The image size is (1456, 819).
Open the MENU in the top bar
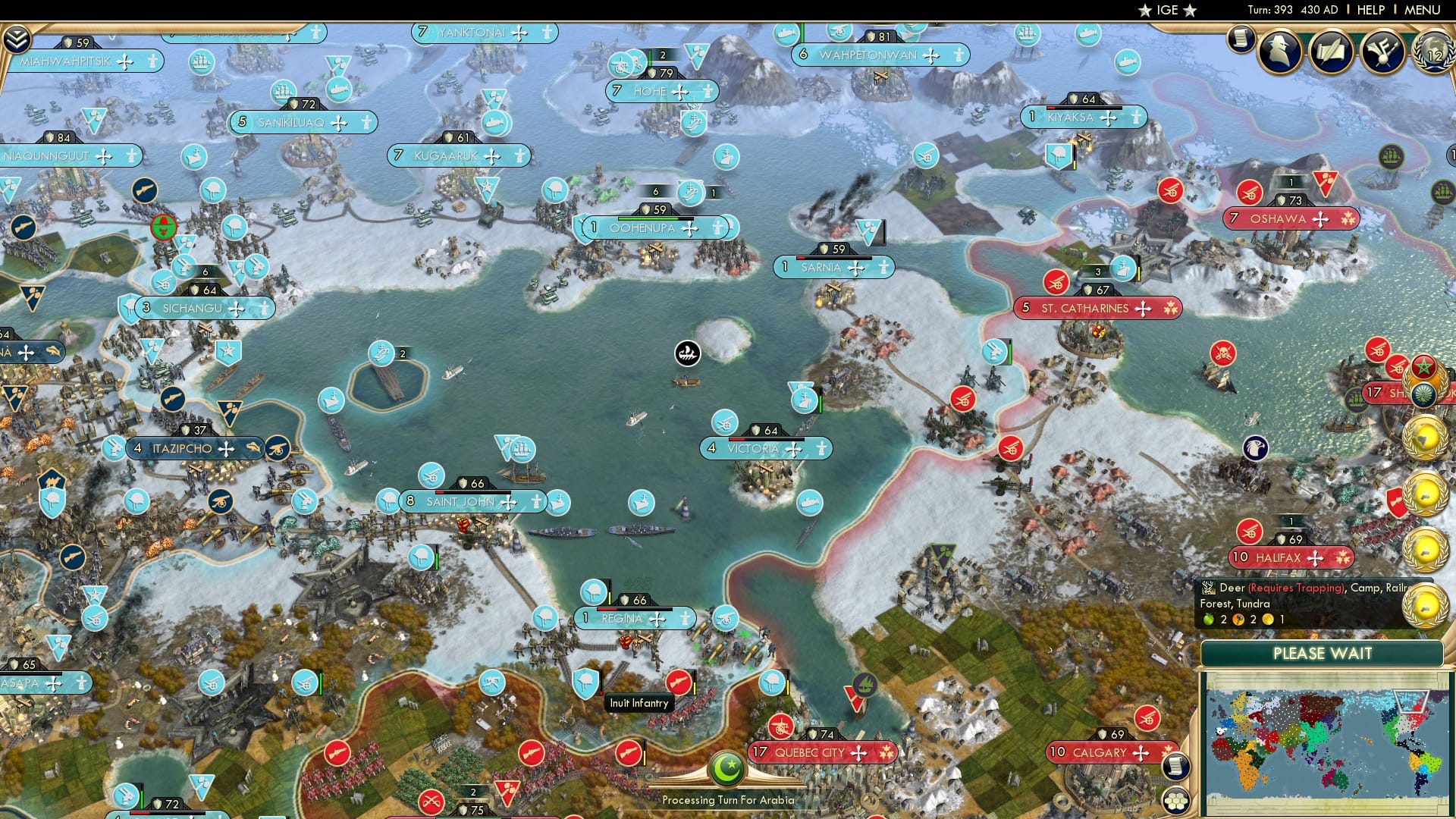coord(1424,10)
